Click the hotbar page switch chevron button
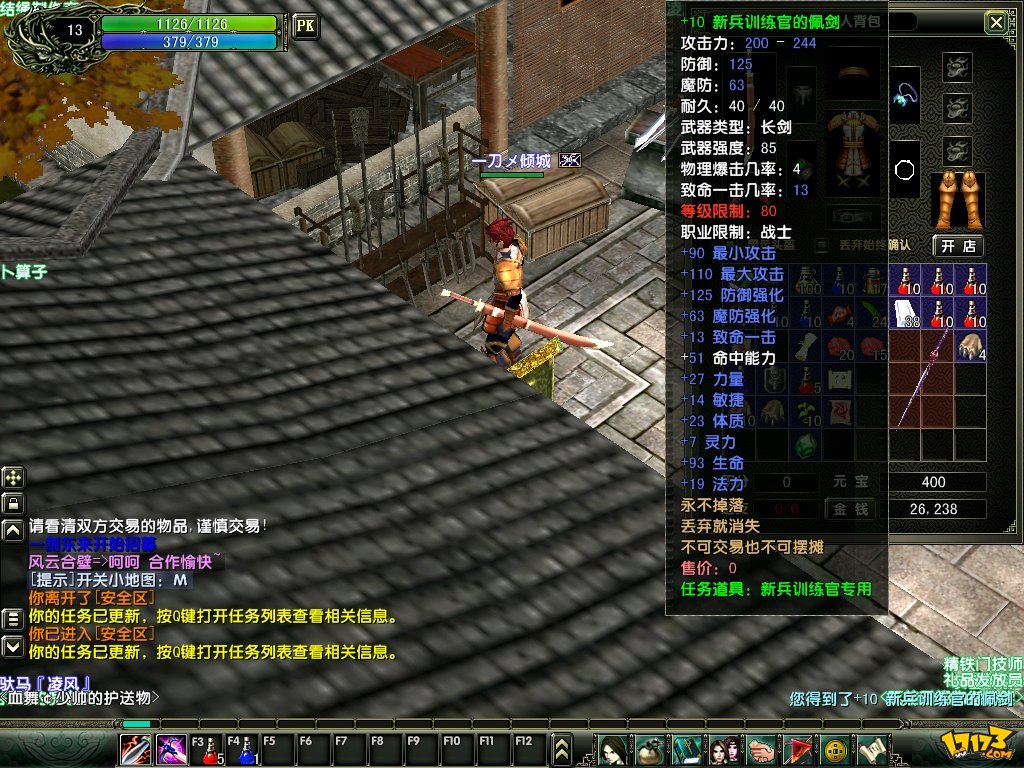 (562, 749)
